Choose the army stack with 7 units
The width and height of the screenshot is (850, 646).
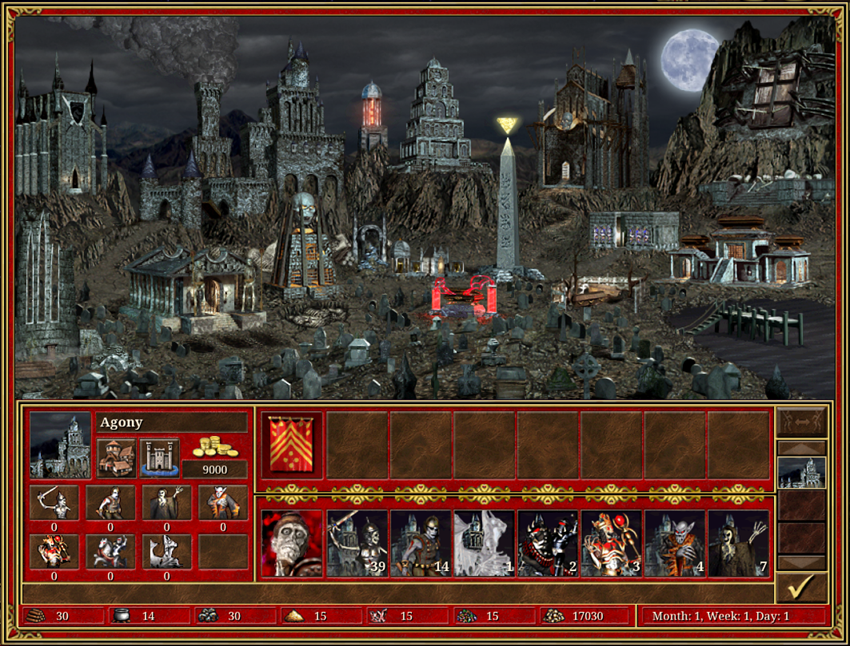pos(739,544)
